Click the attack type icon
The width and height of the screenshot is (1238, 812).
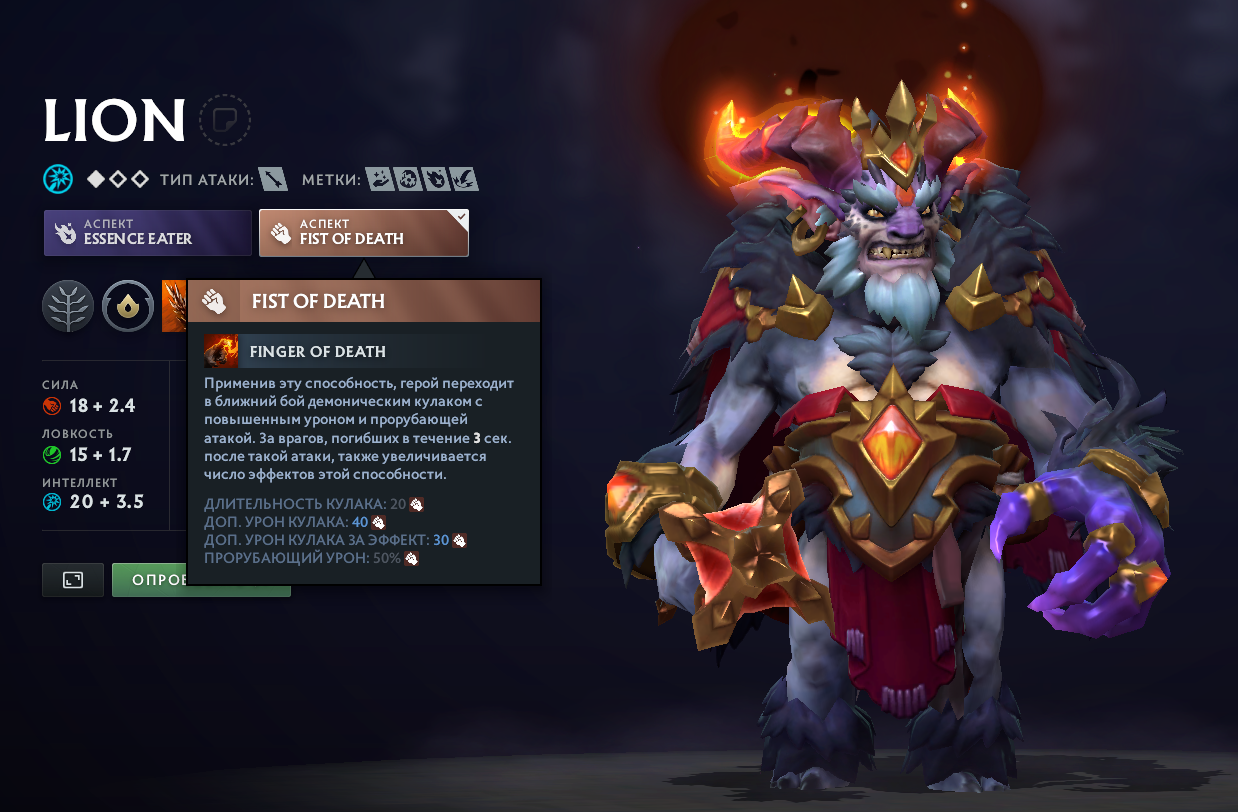(273, 180)
